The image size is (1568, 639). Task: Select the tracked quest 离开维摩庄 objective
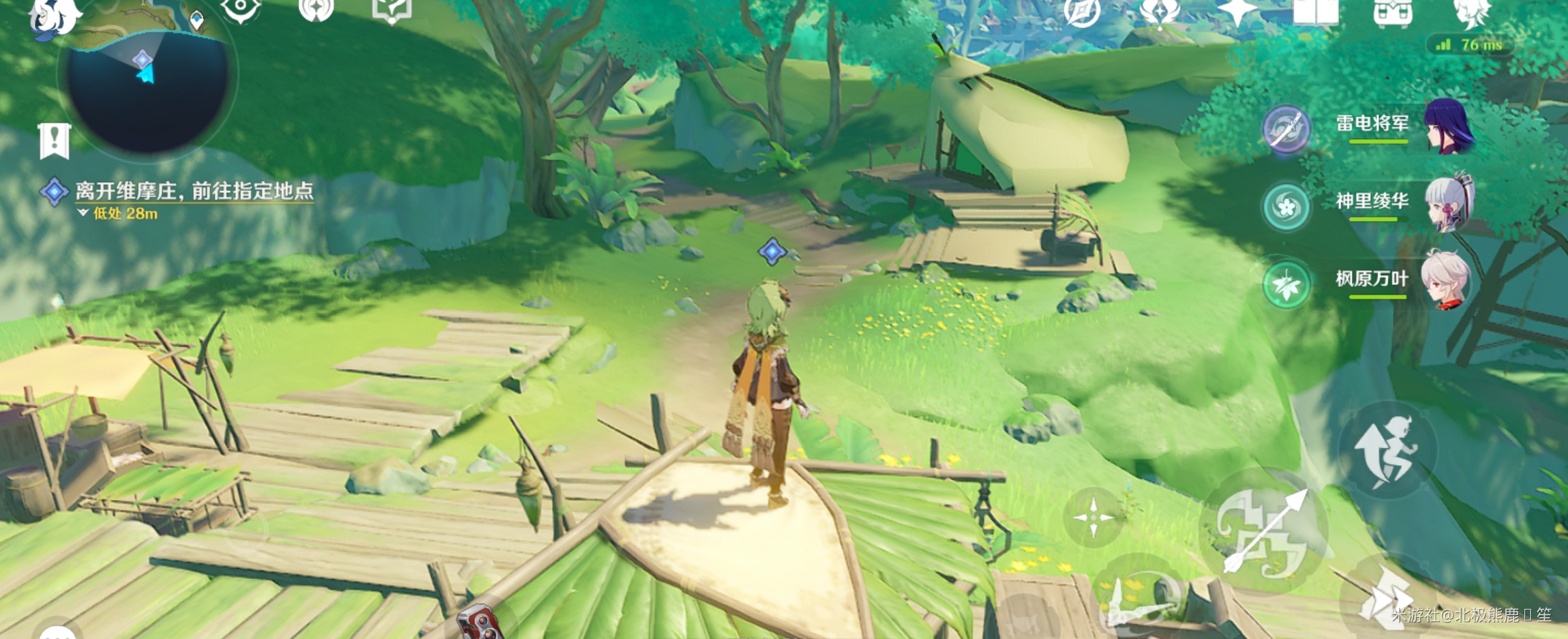click(194, 192)
